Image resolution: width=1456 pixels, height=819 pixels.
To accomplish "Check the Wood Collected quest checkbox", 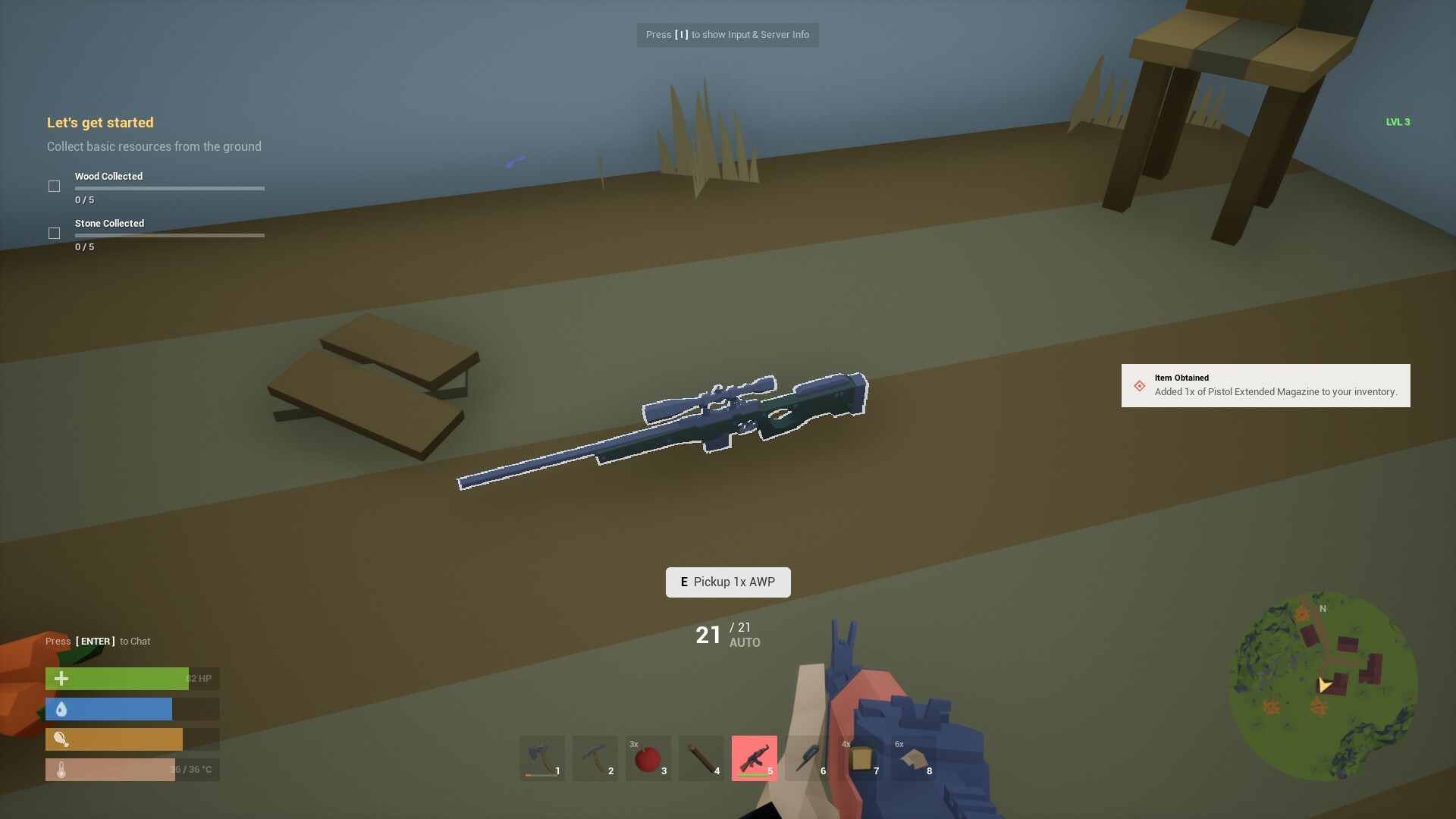I will pyautogui.click(x=54, y=185).
